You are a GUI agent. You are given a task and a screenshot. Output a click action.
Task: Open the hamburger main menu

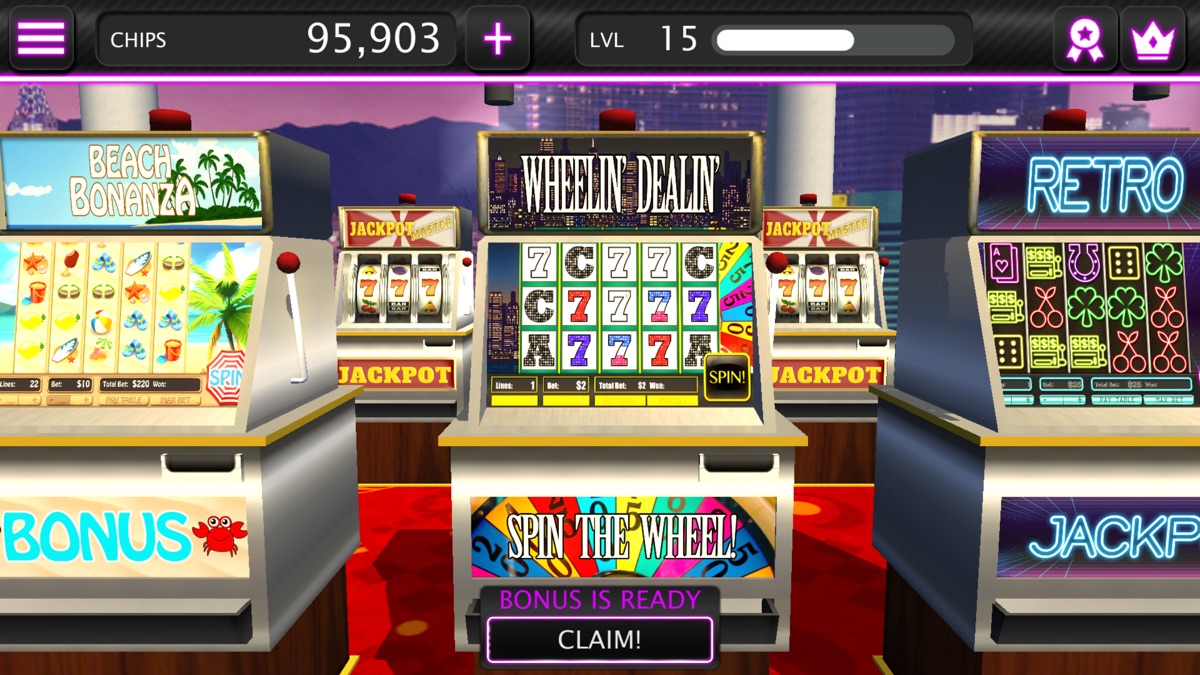pyautogui.click(x=41, y=39)
